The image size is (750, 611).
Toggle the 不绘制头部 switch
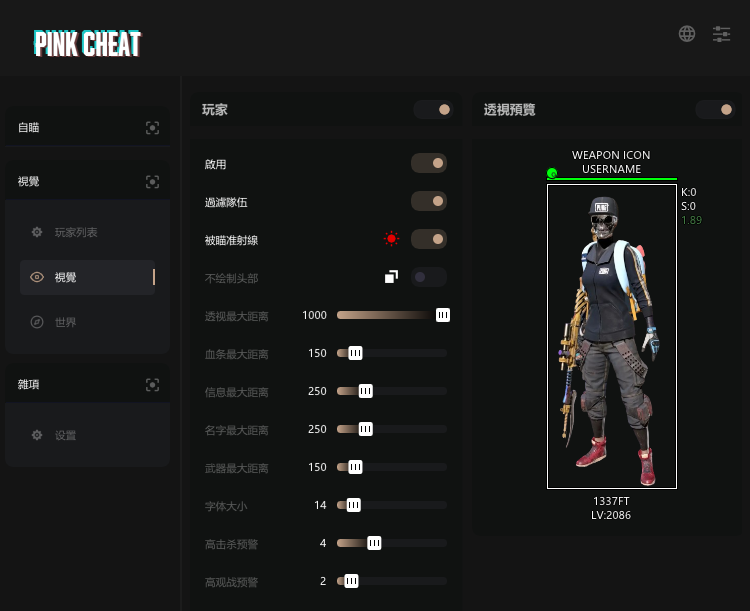point(429,277)
